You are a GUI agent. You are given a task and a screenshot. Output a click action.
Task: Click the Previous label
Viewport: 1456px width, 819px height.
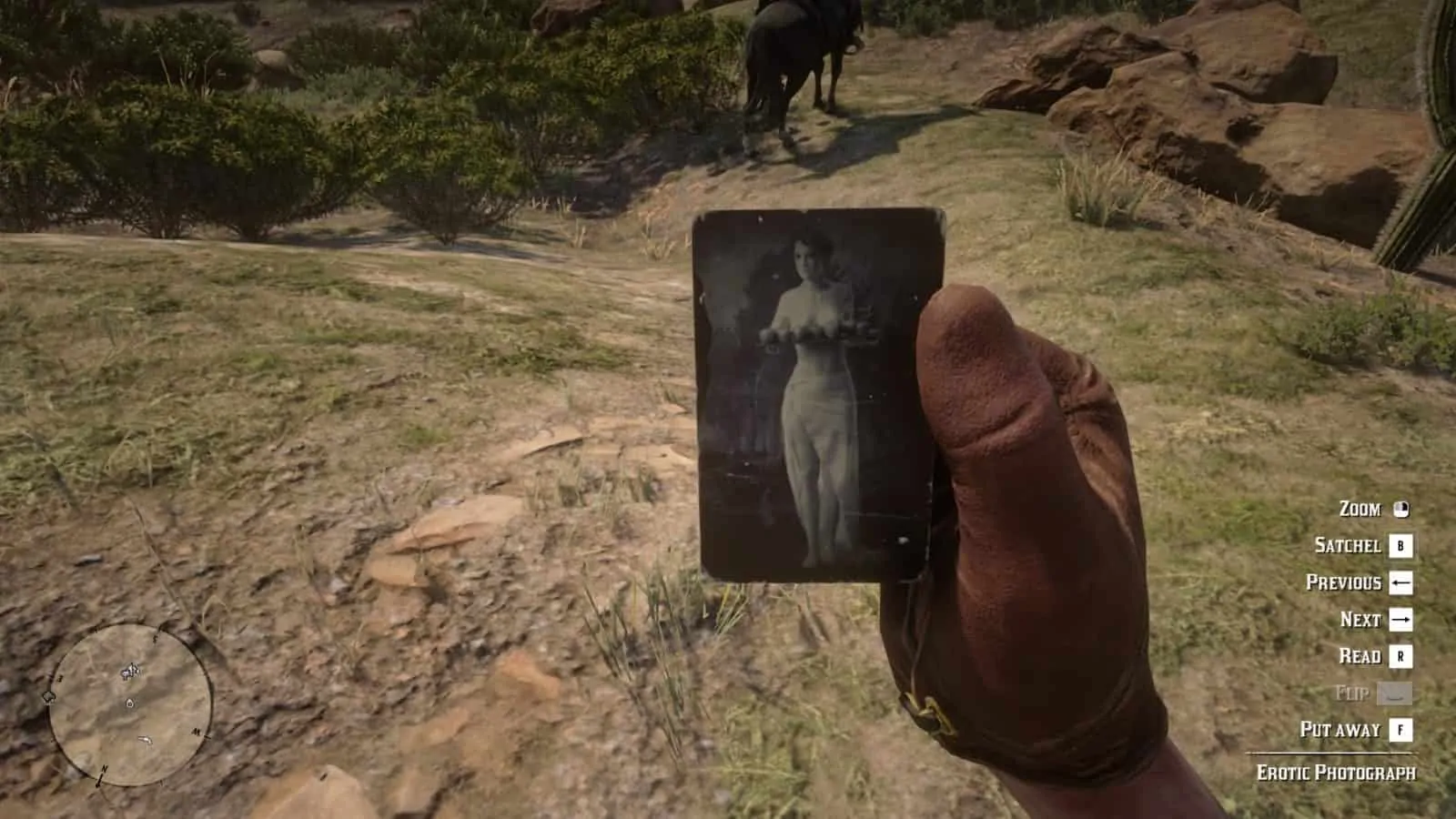(1344, 582)
